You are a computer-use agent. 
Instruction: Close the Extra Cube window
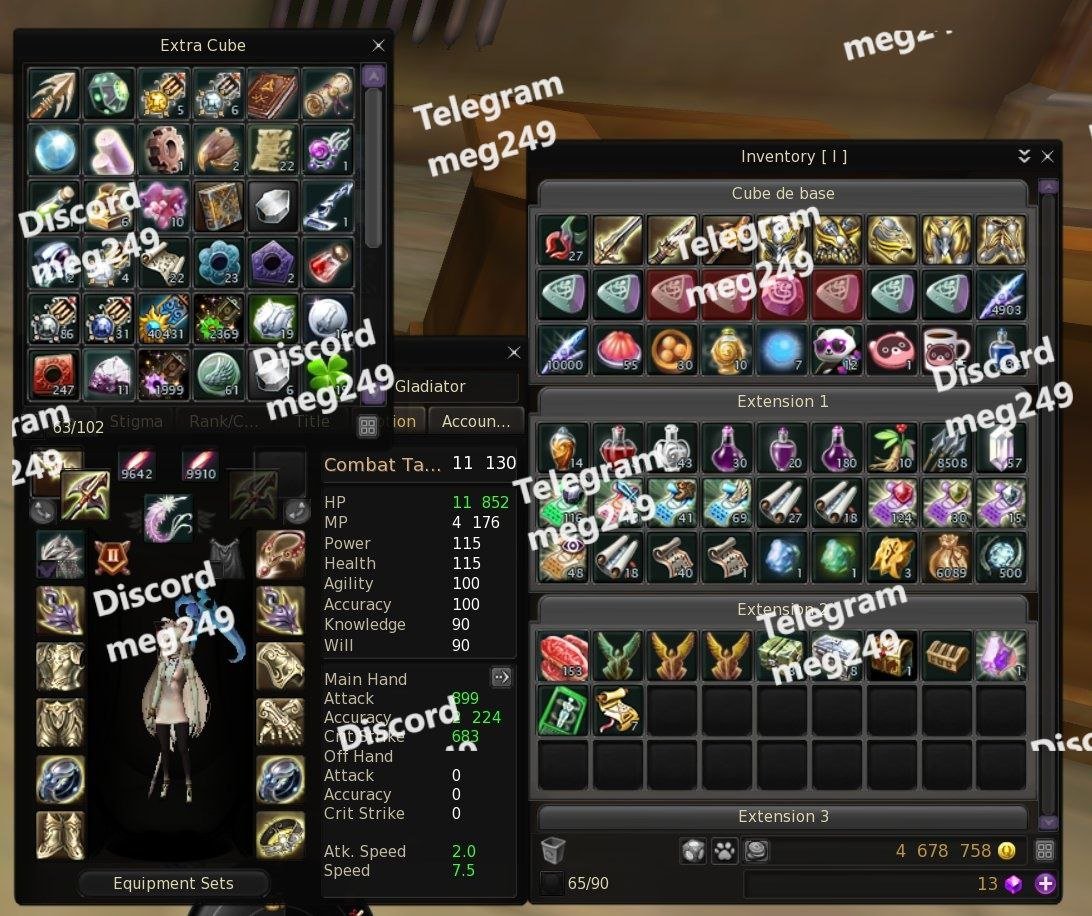coord(378,46)
